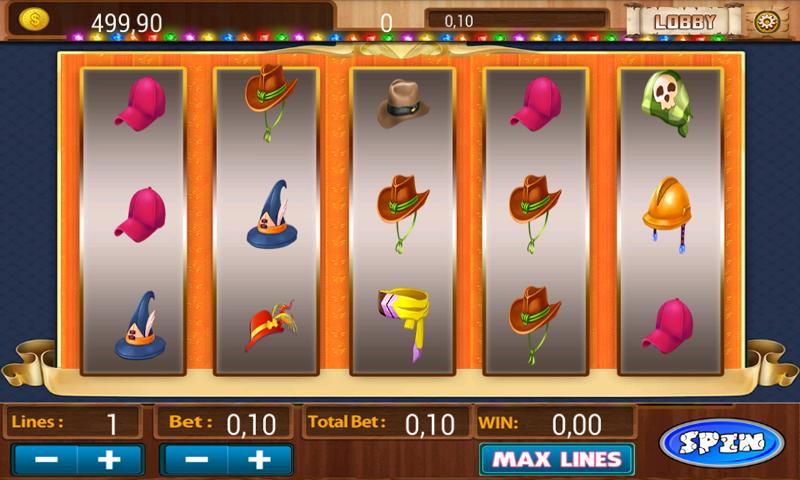Increase the number of Lines
Screen dimensions: 800x480
coord(111,460)
